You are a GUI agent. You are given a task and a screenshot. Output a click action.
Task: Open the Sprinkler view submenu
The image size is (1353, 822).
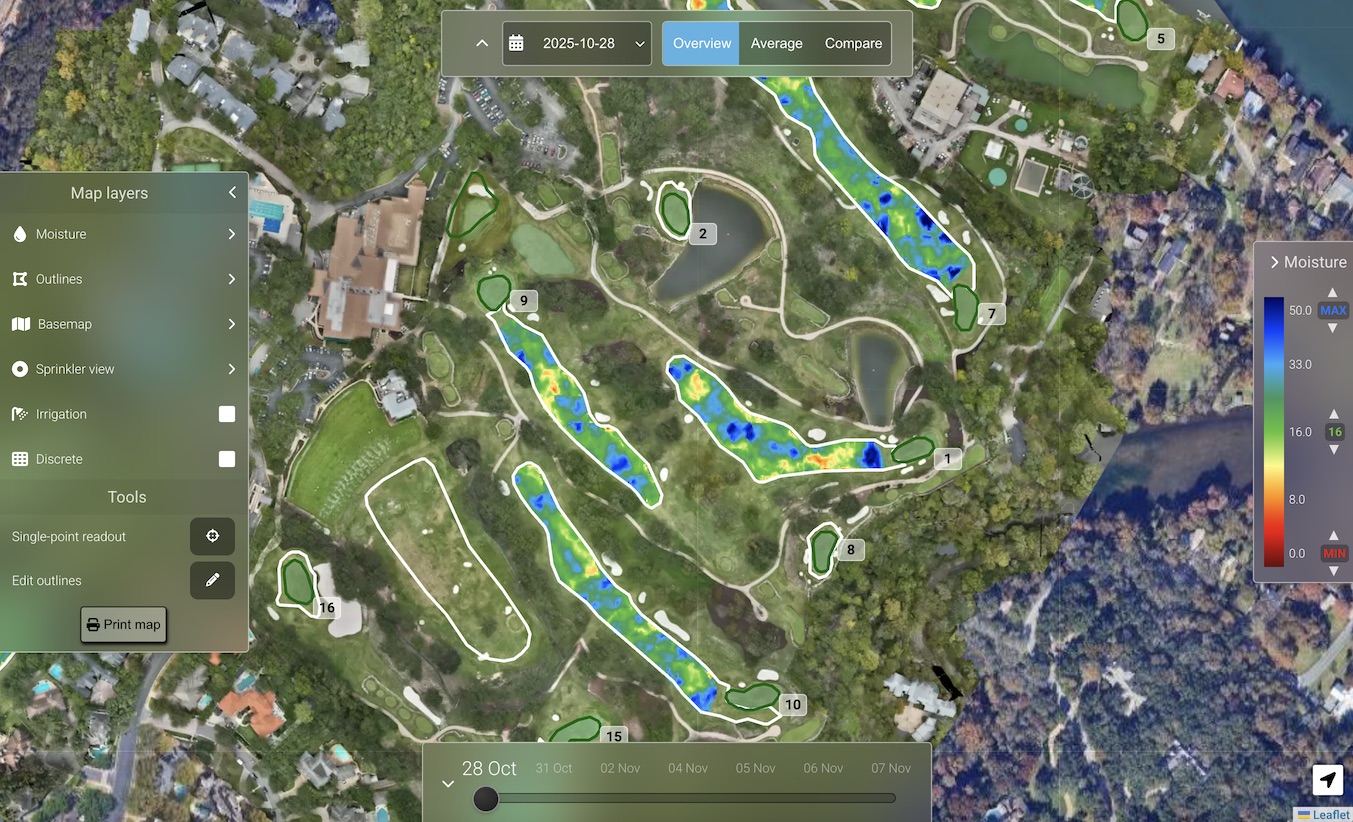(231, 369)
